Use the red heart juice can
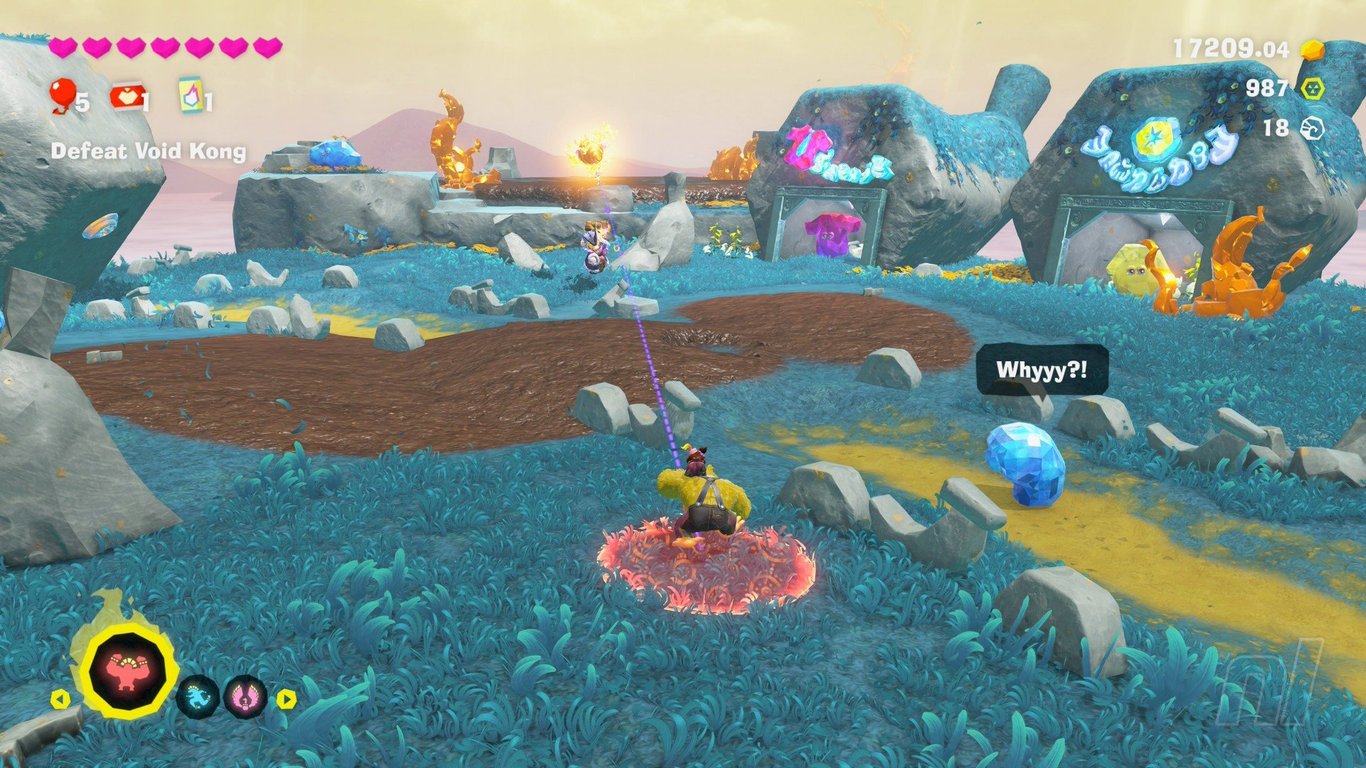Screen dimensions: 1366x768 click(126, 97)
